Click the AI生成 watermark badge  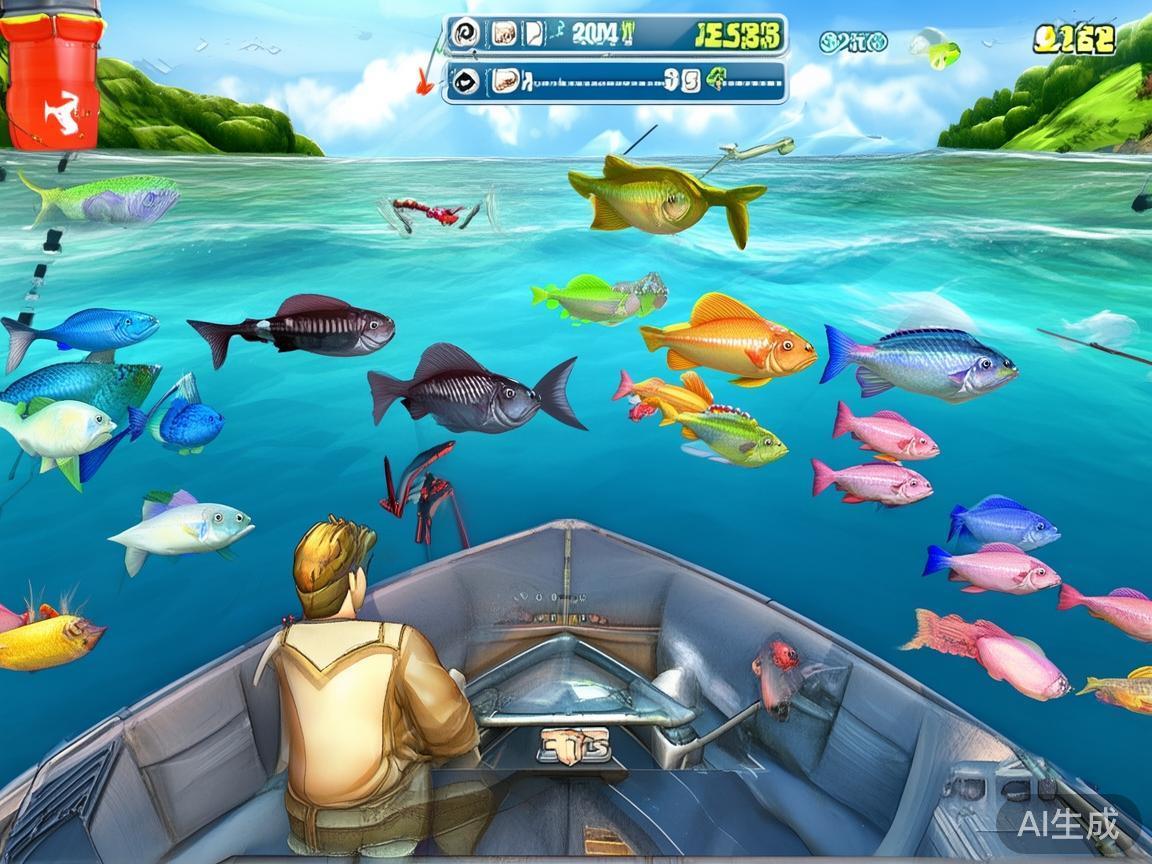tap(1067, 824)
